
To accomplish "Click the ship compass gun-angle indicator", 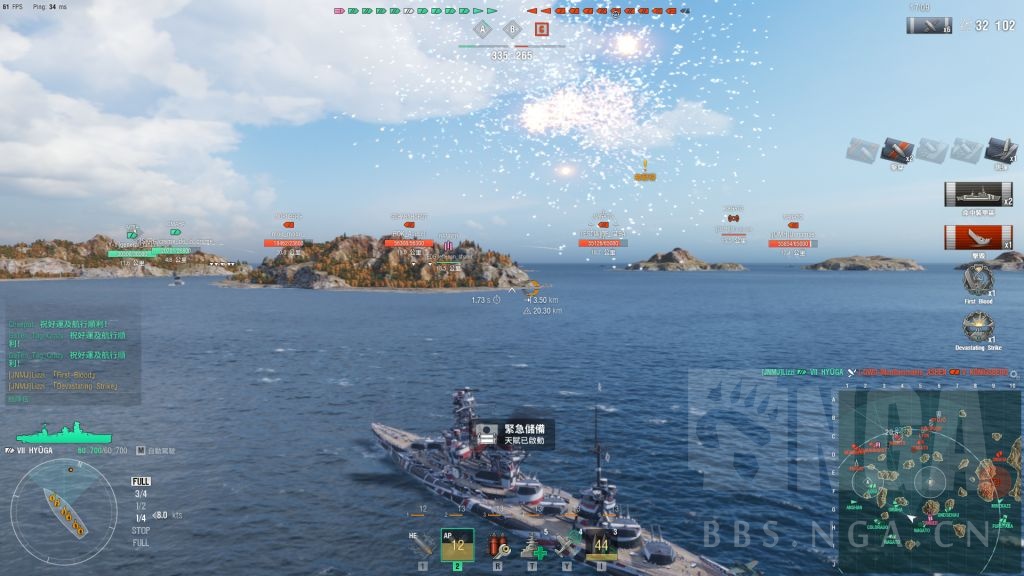I will coord(61,510).
